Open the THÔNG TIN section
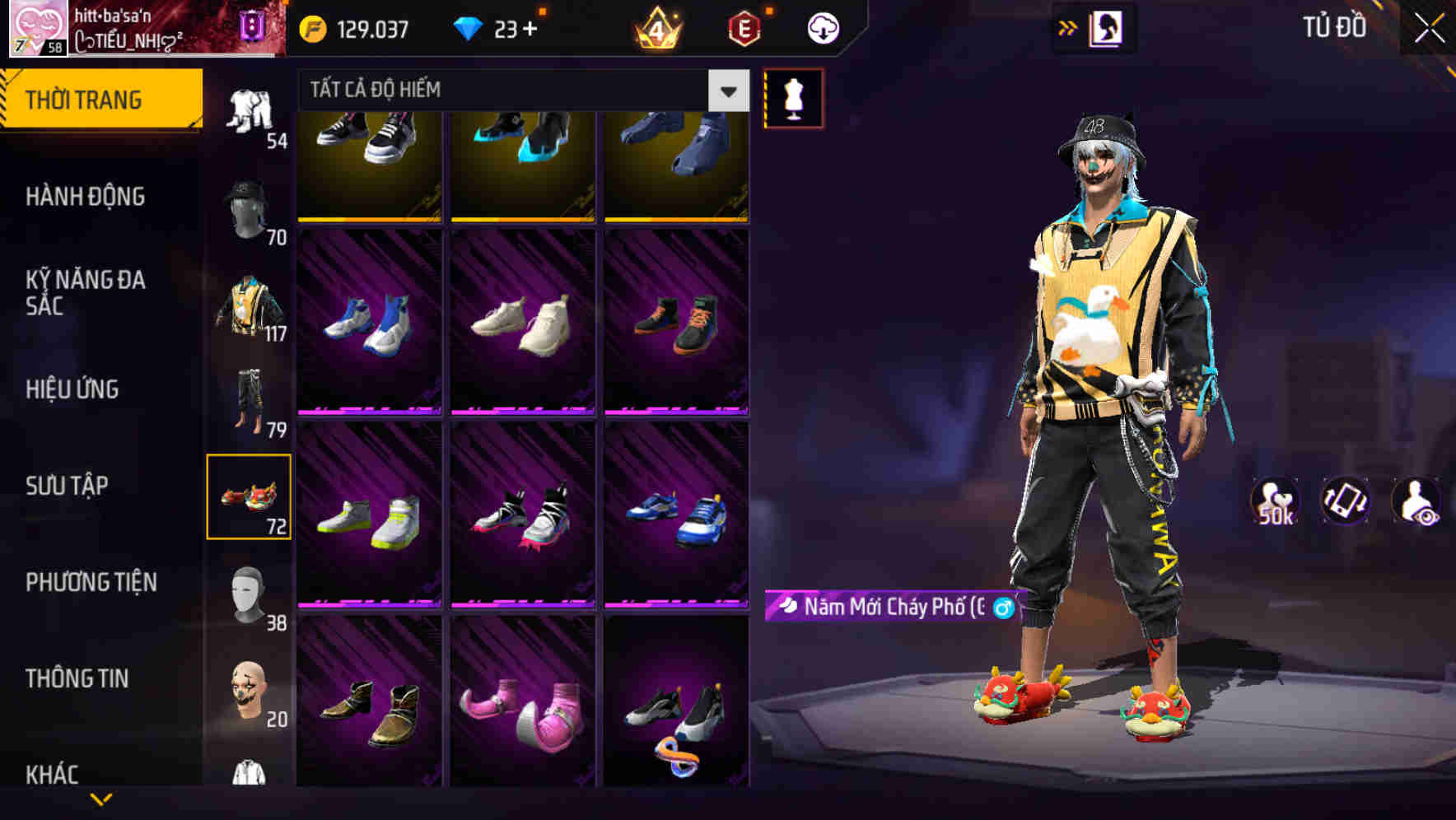1456x820 pixels. 78,678
